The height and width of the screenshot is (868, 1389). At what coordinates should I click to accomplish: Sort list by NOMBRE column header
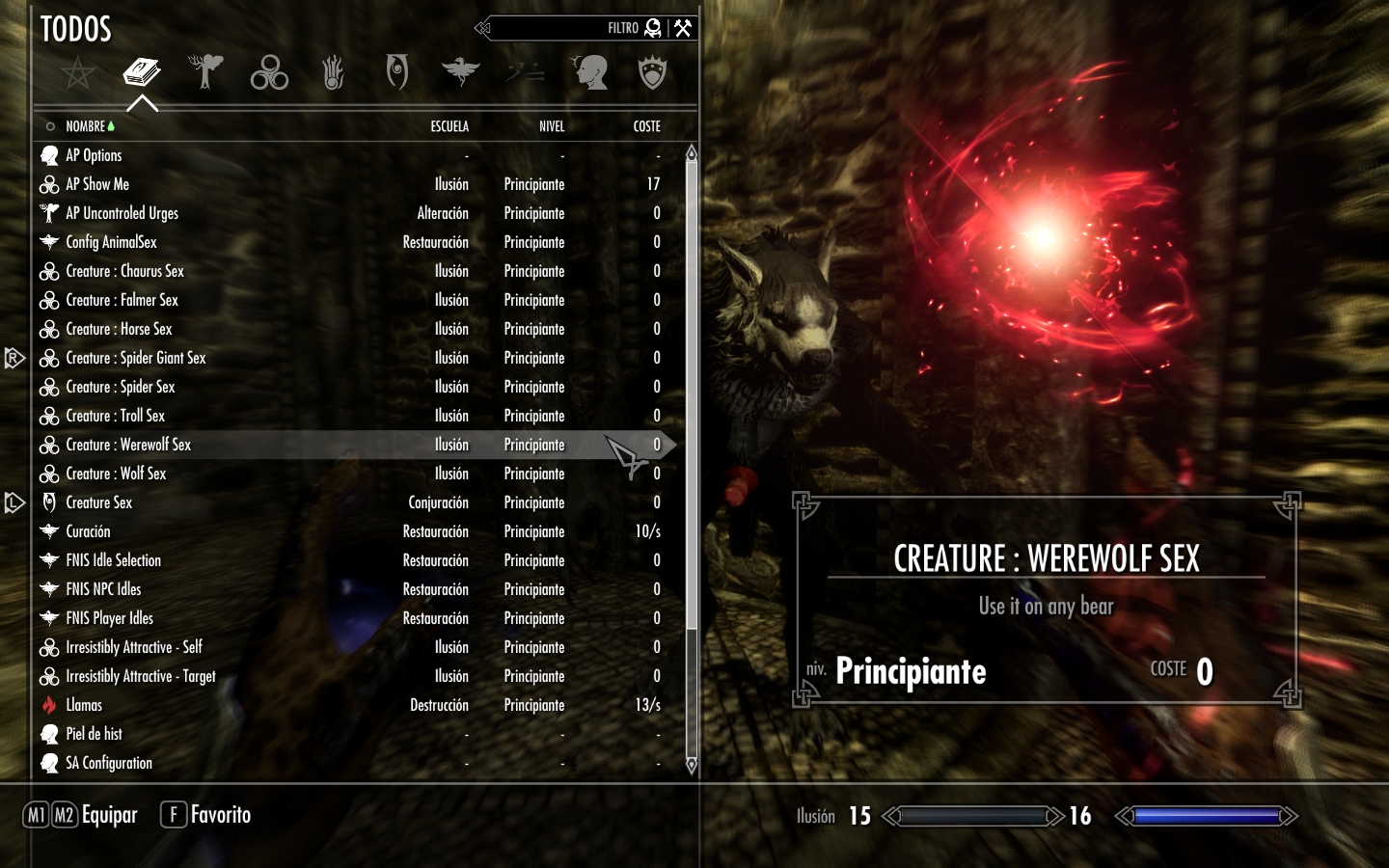85,126
